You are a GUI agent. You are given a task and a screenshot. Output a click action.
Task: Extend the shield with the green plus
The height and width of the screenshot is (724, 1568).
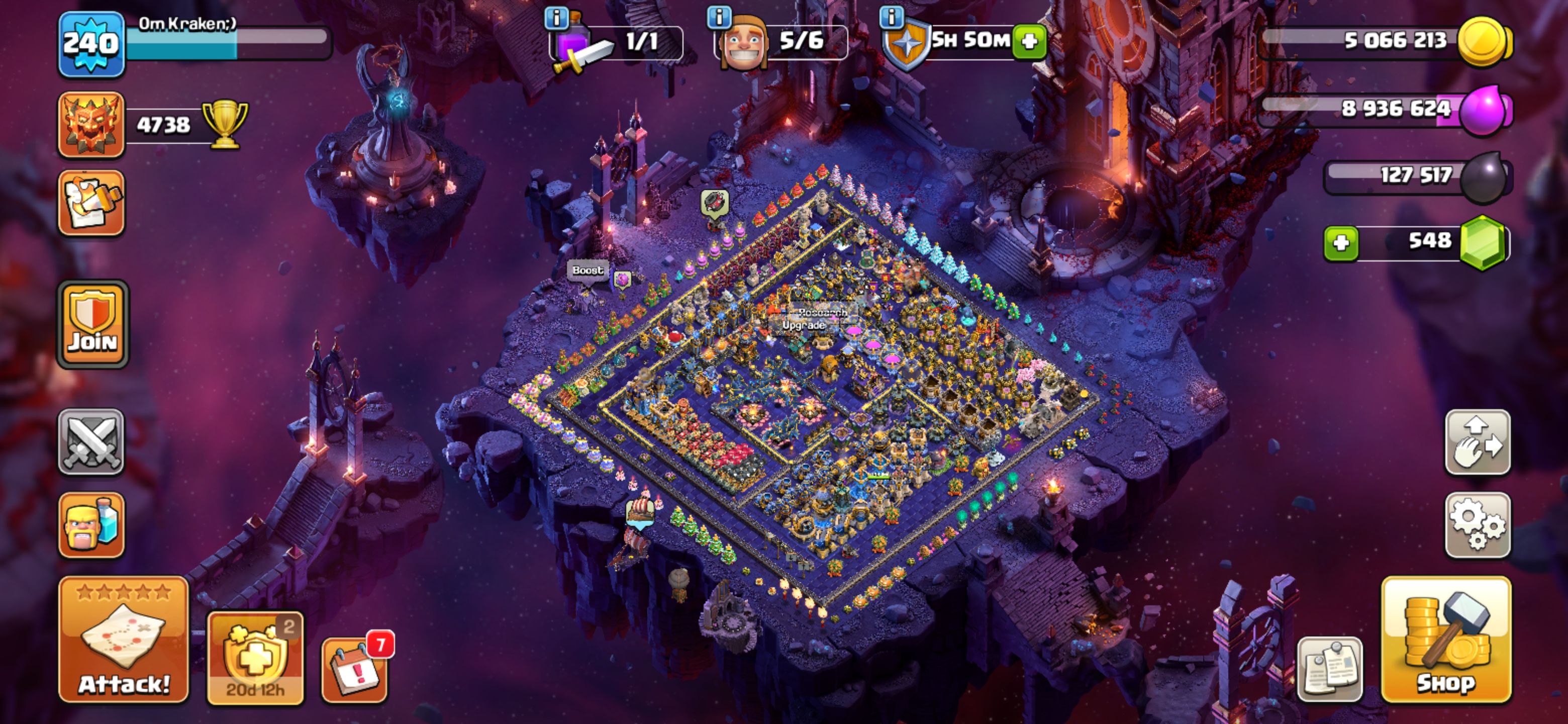coord(1029,41)
